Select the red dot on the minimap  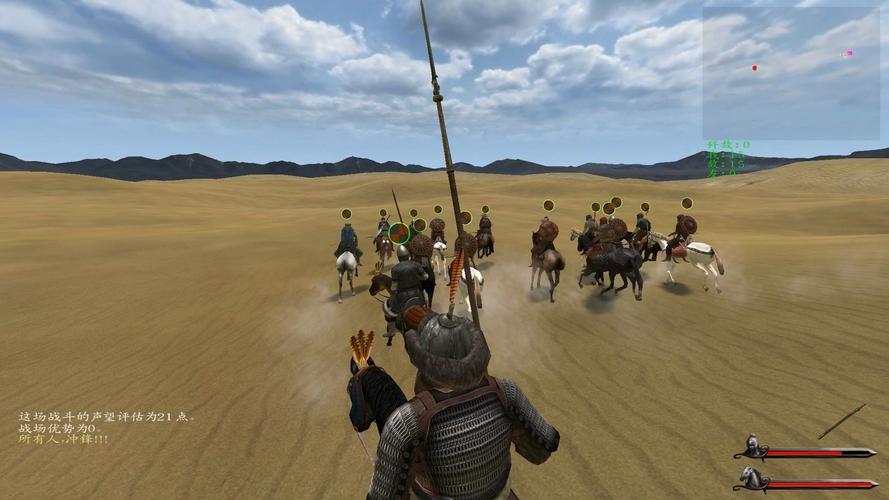754,68
